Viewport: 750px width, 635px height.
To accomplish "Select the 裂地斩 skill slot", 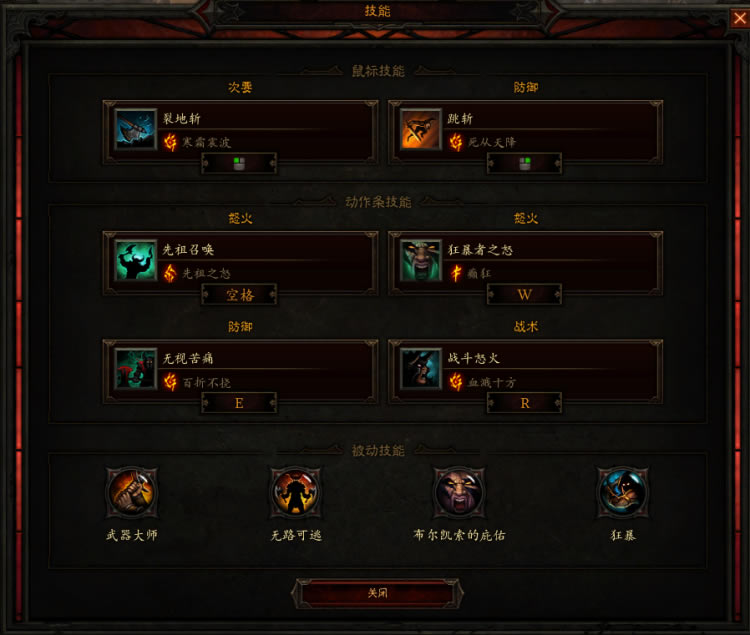I will pyautogui.click(x=240, y=129).
